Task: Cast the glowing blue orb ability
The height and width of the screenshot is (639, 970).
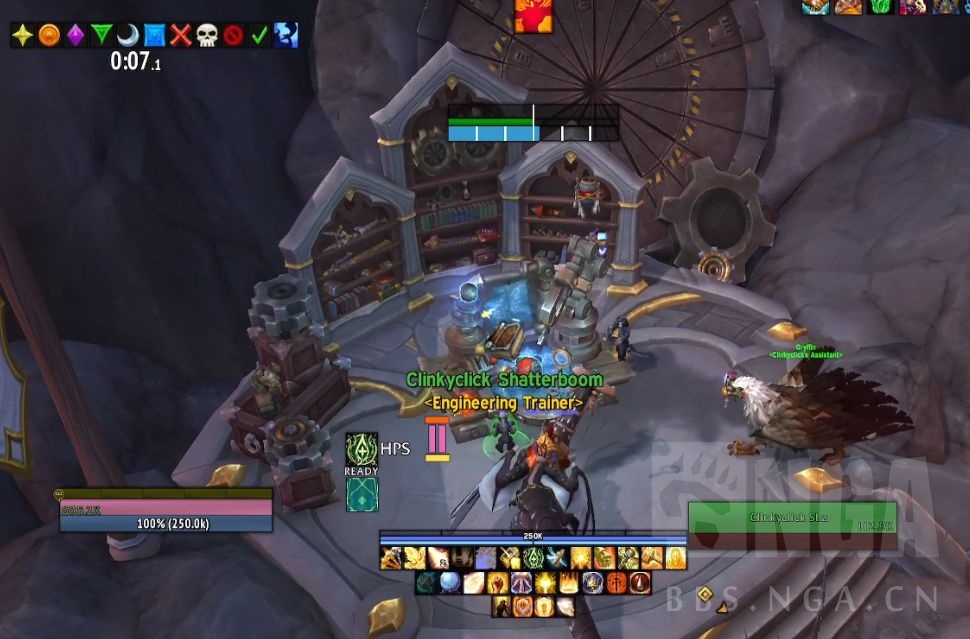Action: coord(450,583)
